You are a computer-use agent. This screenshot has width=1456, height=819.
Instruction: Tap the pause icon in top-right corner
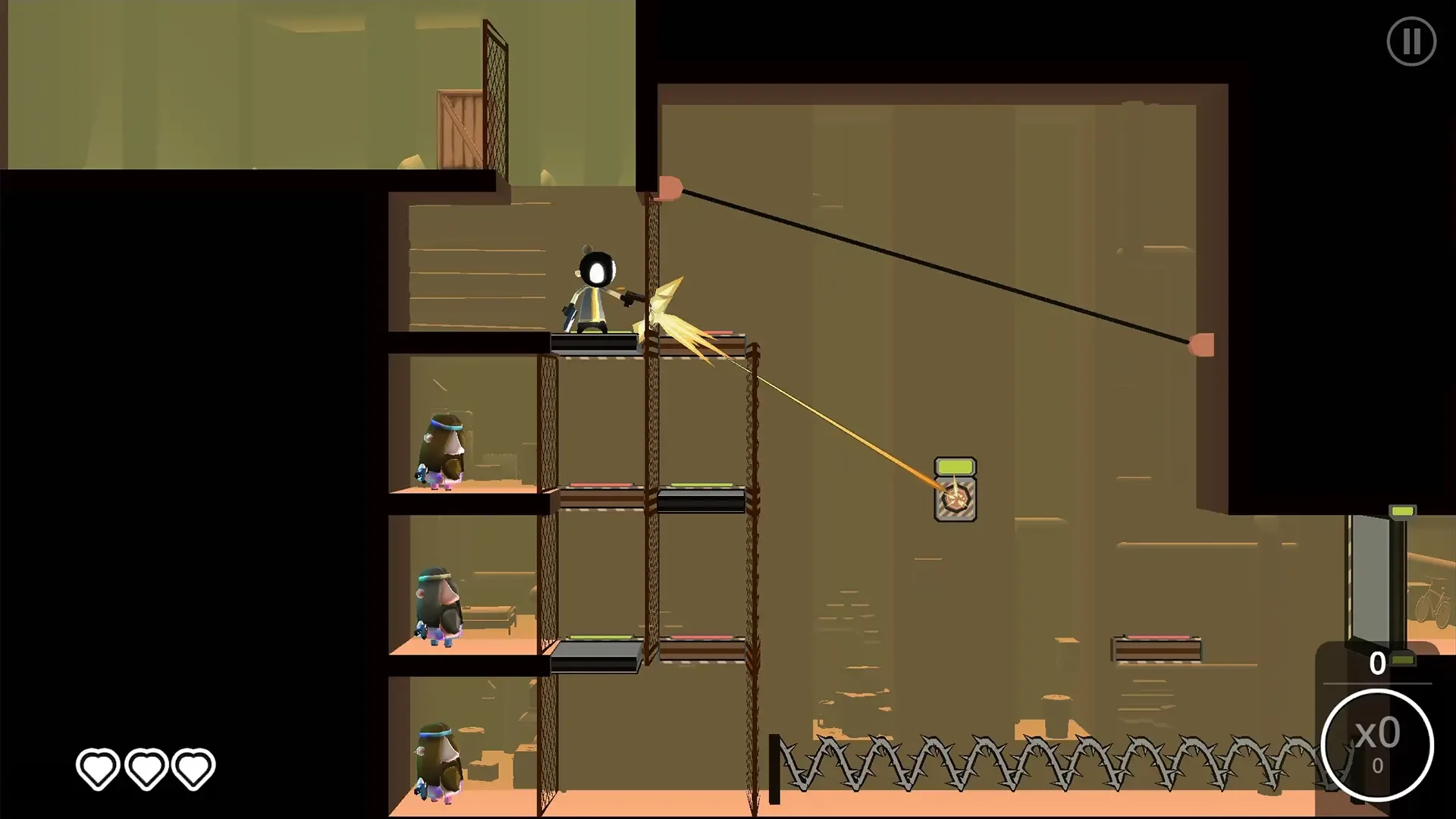click(1411, 42)
